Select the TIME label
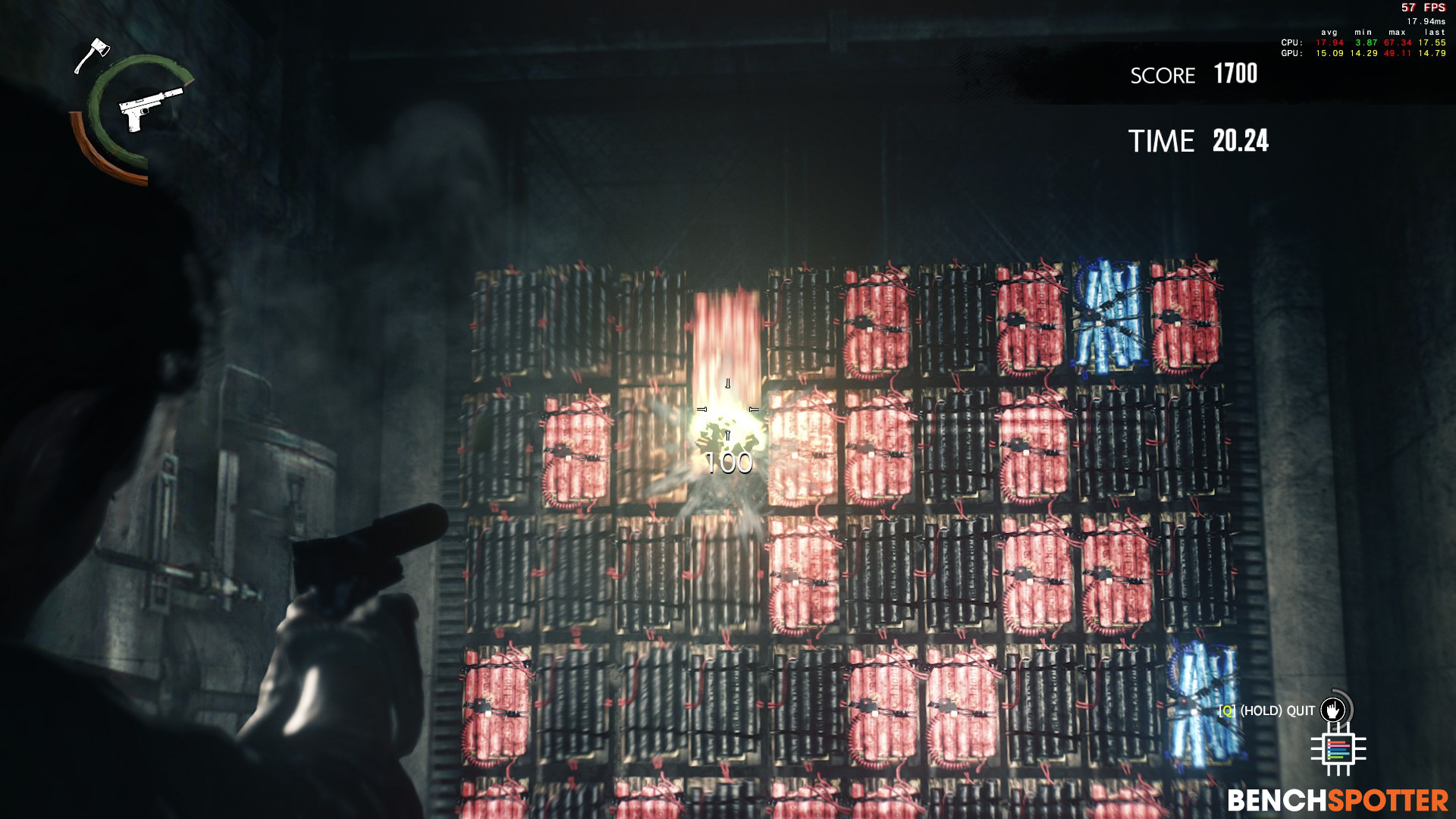Image resolution: width=1456 pixels, height=819 pixels. tap(1160, 142)
